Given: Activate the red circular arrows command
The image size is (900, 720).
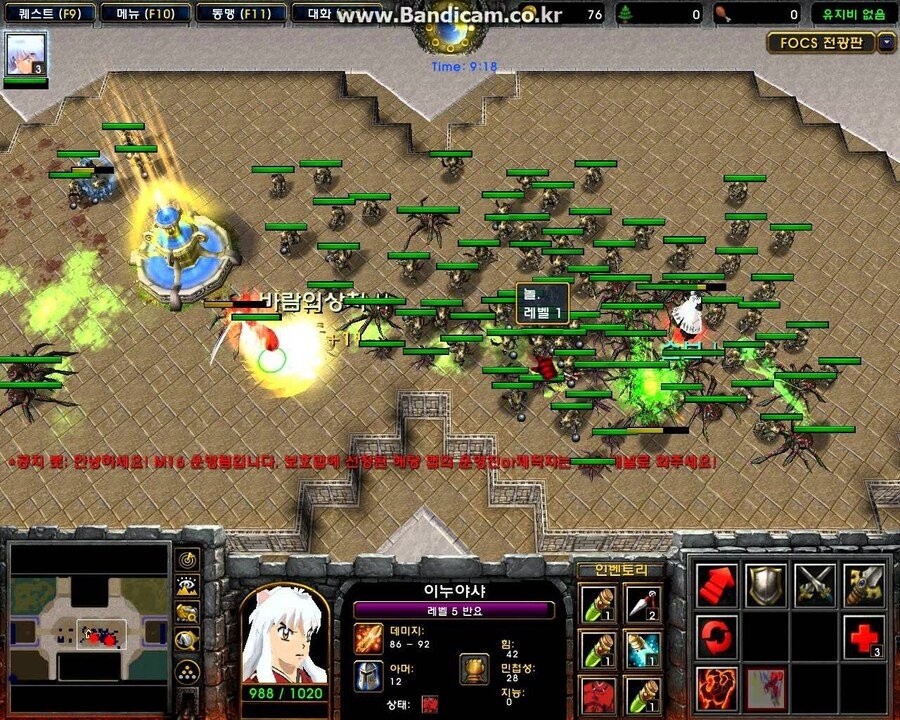Looking at the screenshot, I should pyautogui.click(x=716, y=637).
